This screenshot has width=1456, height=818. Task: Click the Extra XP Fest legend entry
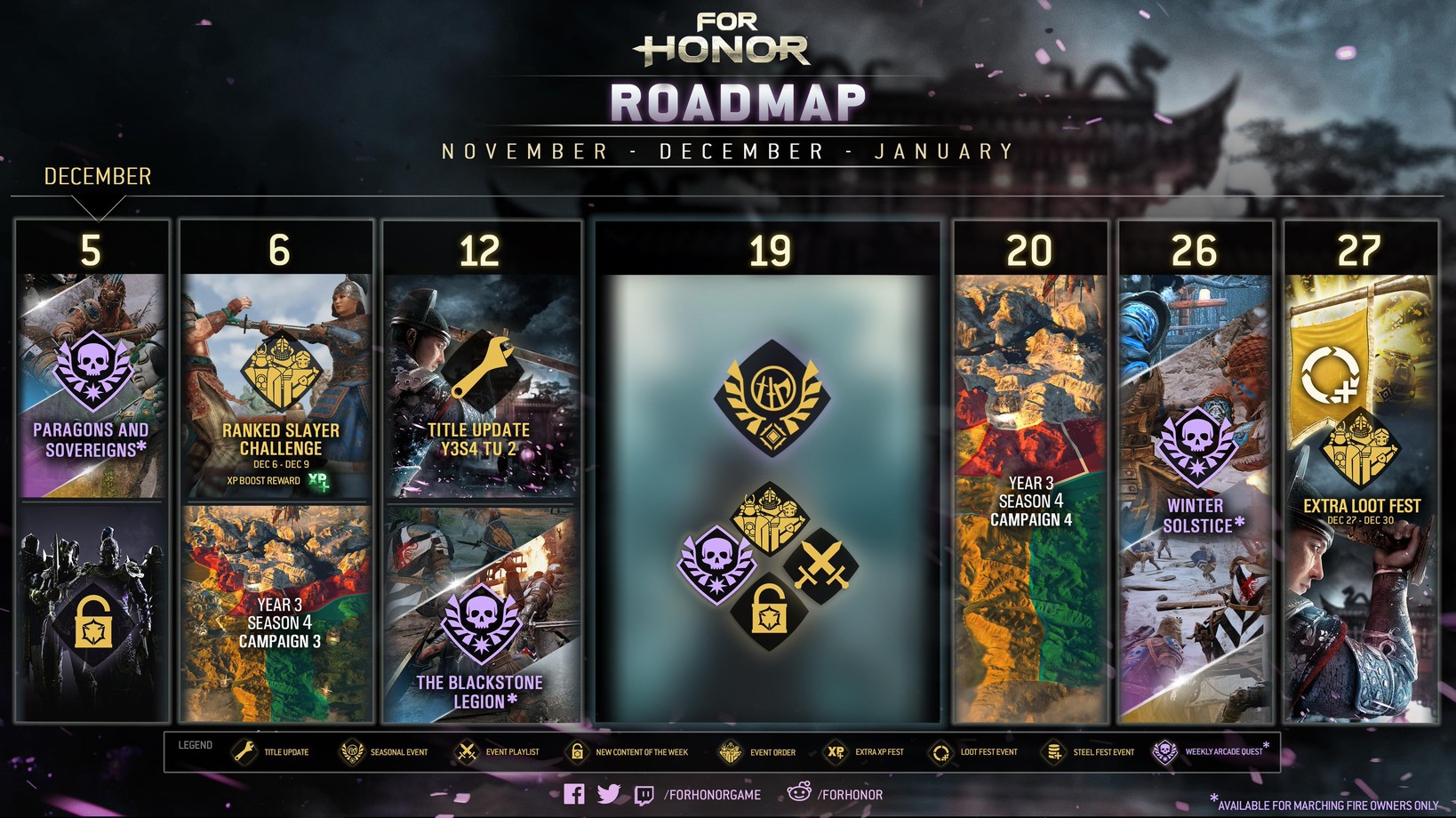coord(864,752)
